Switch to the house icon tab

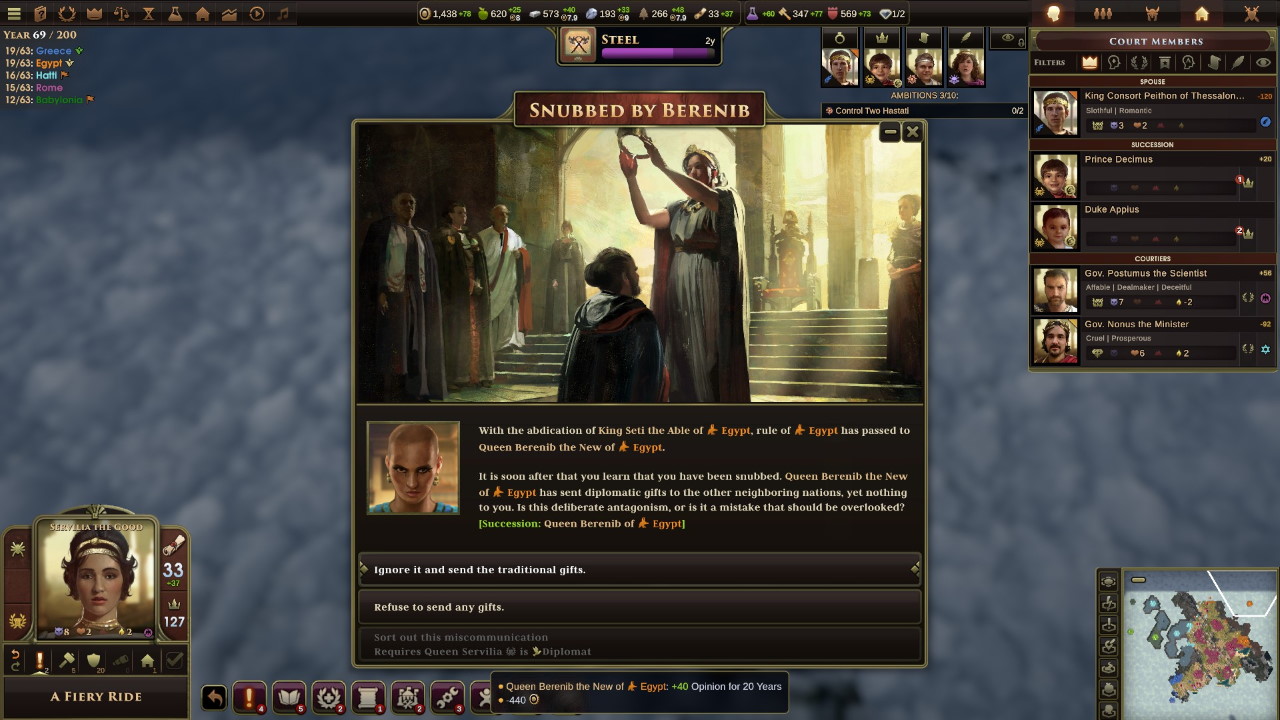point(1202,14)
